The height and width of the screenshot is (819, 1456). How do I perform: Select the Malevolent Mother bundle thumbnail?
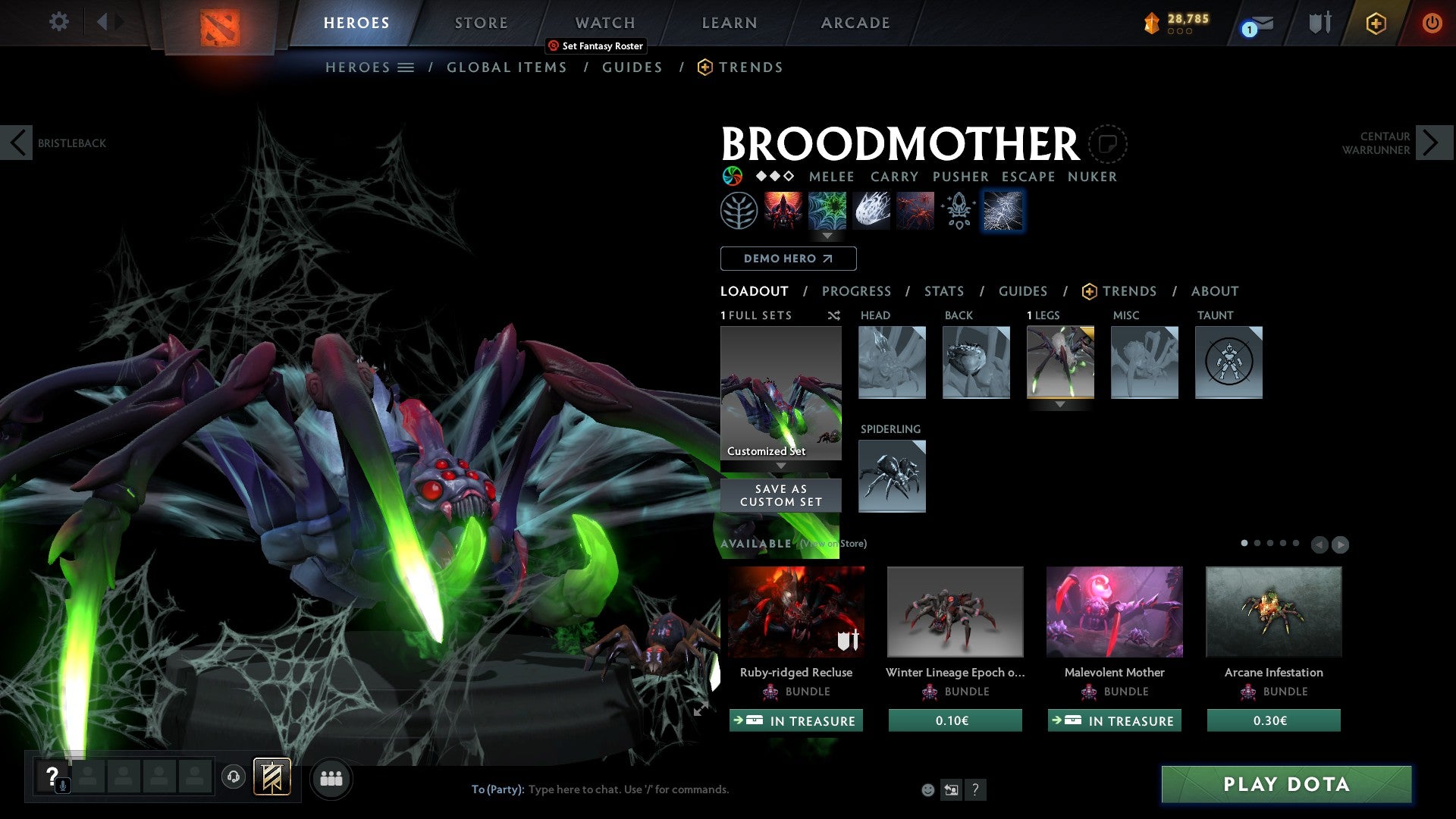[1113, 611]
